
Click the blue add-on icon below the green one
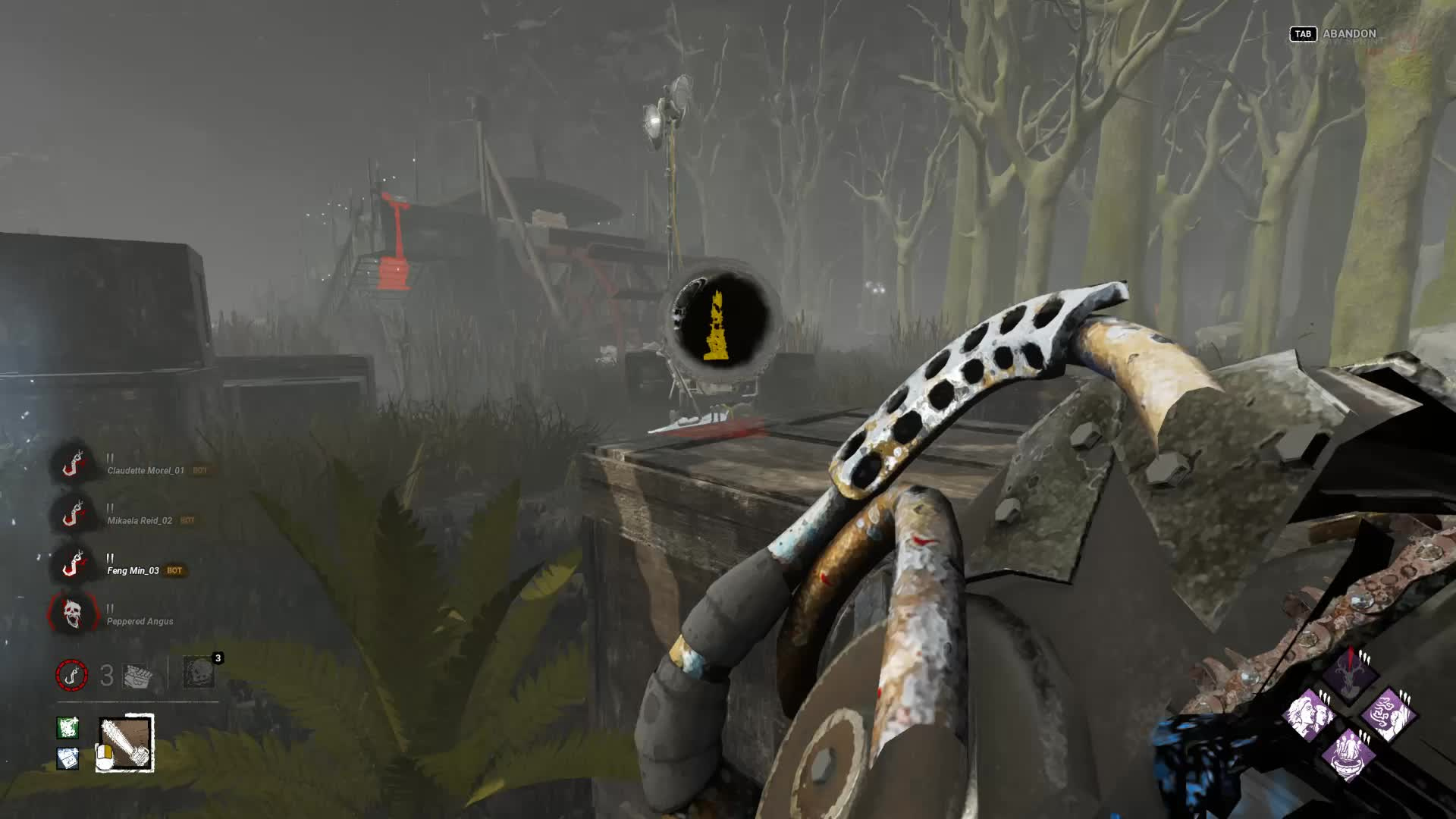[x=67, y=758]
